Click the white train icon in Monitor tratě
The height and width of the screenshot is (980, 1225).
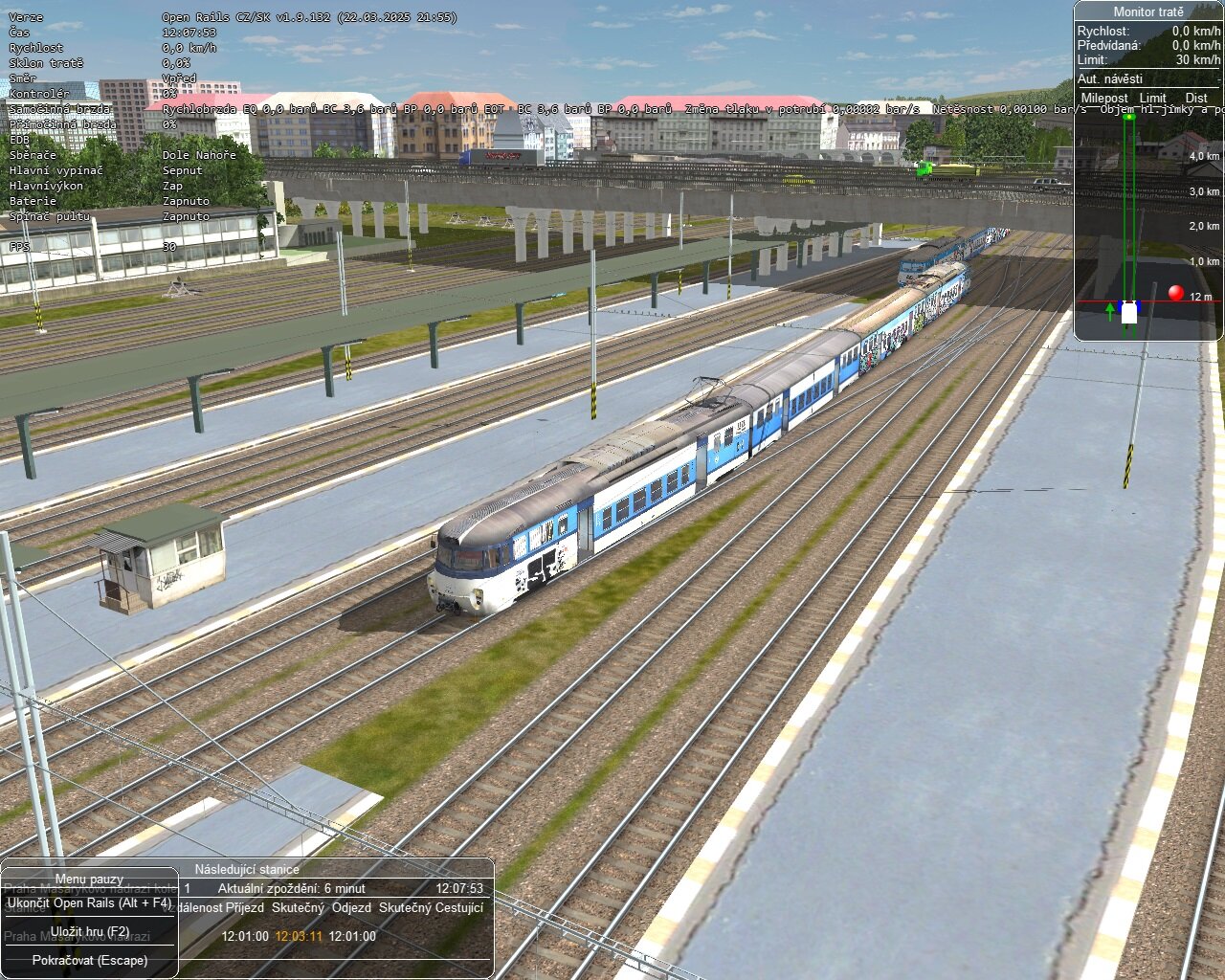pos(1129,311)
